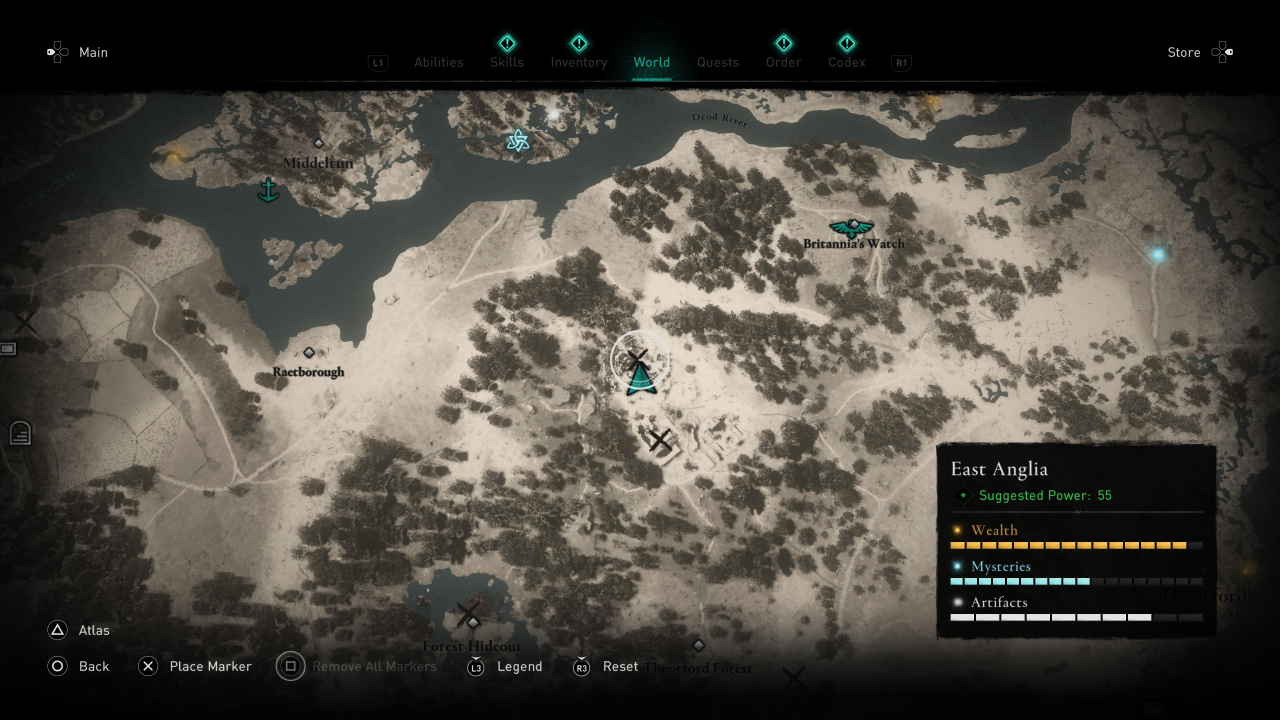1280x720 pixels.
Task: Go to the Main menu
Action: click(93, 52)
